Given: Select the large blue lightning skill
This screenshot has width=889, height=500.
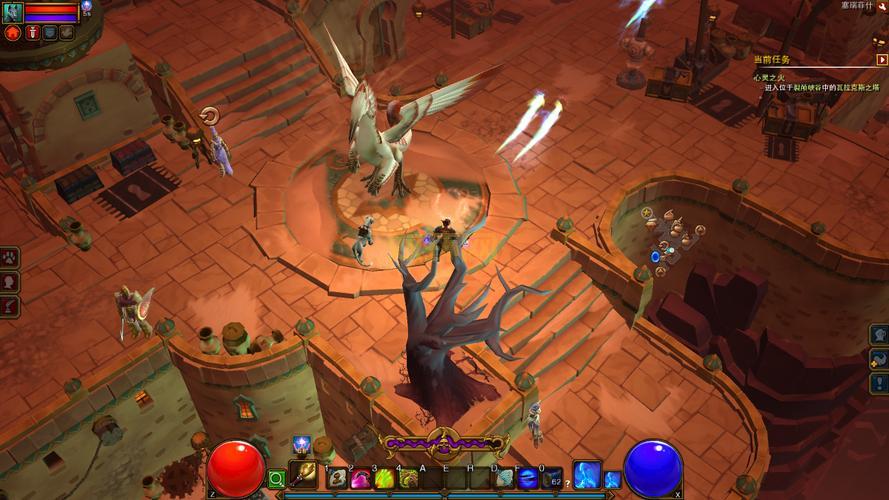Looking at the screenshot, I should [x=587, y=475].
